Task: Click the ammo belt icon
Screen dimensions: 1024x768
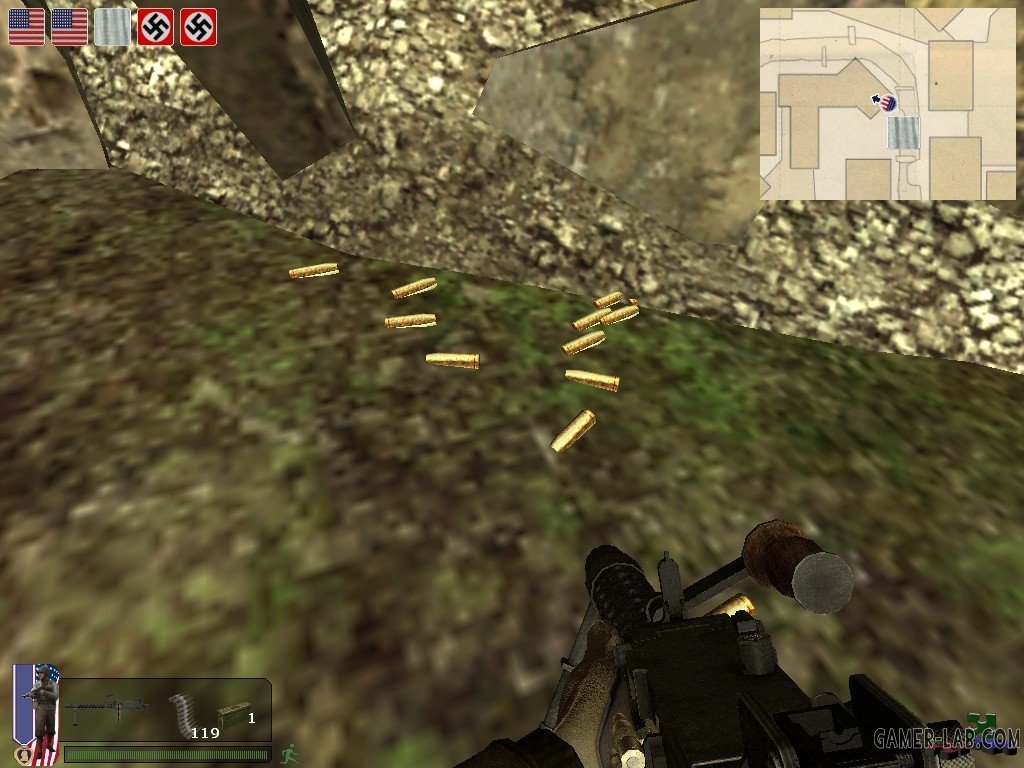Action: click(180, 712)
